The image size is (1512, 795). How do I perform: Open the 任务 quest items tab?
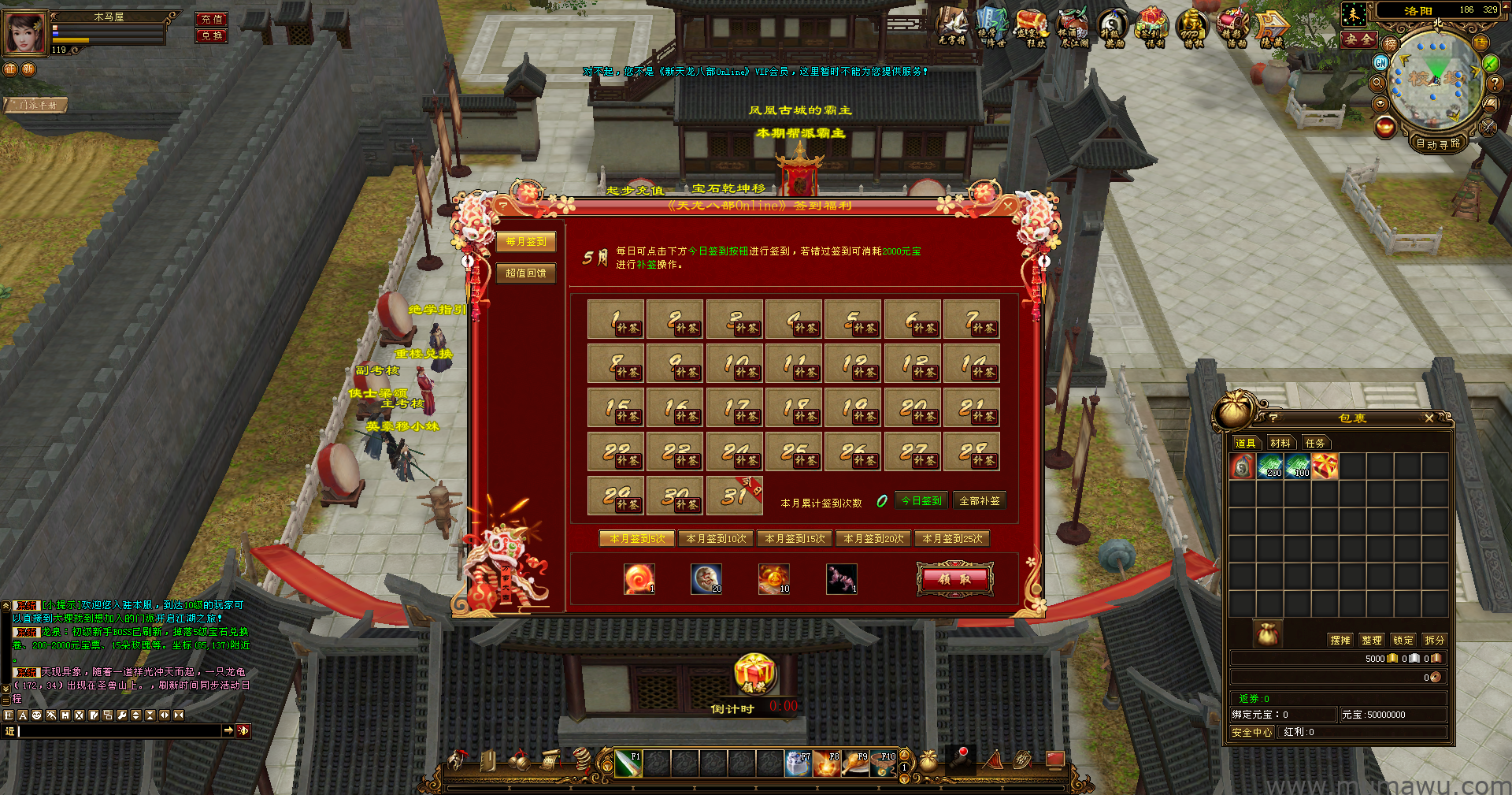[x=1315, y=444]
